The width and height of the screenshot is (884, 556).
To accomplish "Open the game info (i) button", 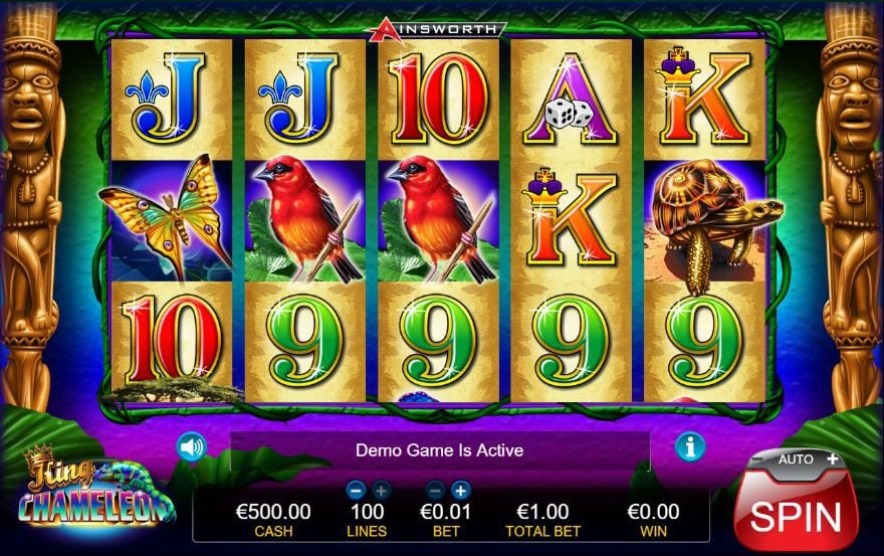I will 690,446.
